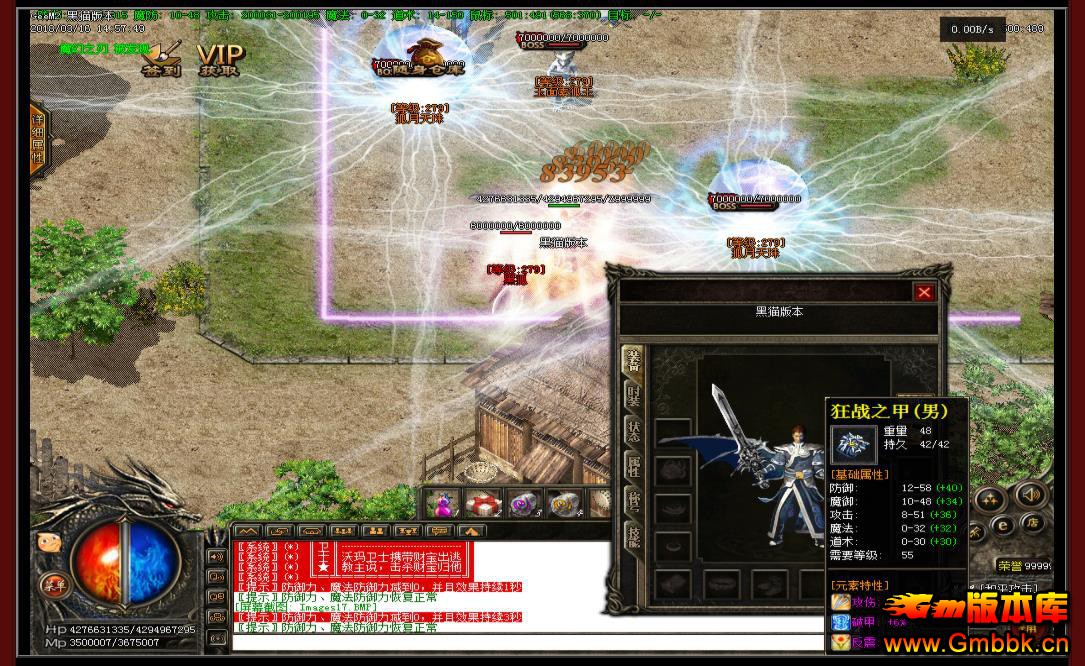Select the red gift box hotbar slot
1085x666 pixels.
(x=484, y=503)
